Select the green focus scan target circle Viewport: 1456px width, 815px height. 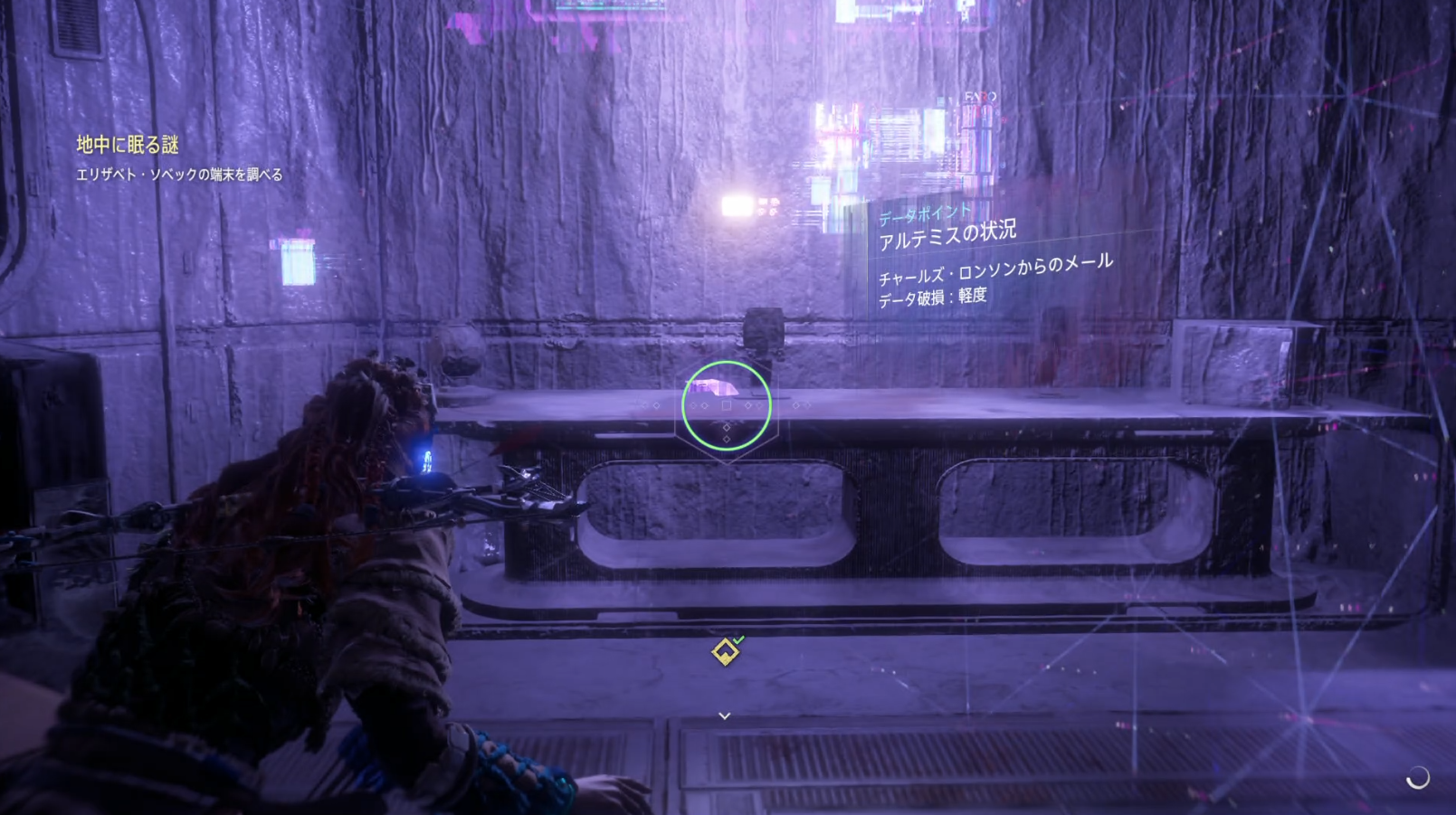[x=726, y=405]
